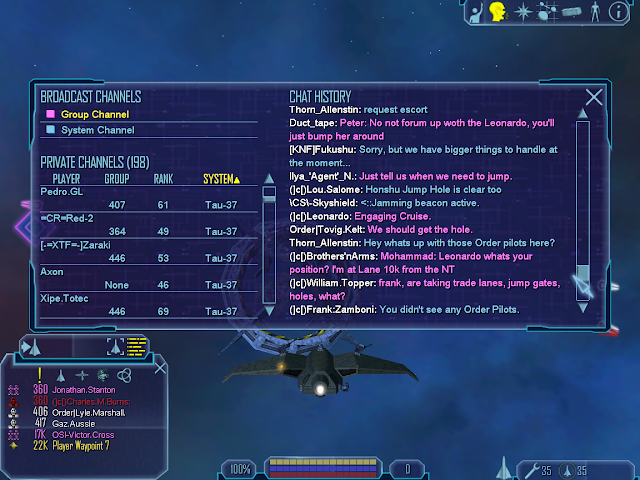Sort private channels by Rank column
Screen dimensions: 640x480
point(163,179)
